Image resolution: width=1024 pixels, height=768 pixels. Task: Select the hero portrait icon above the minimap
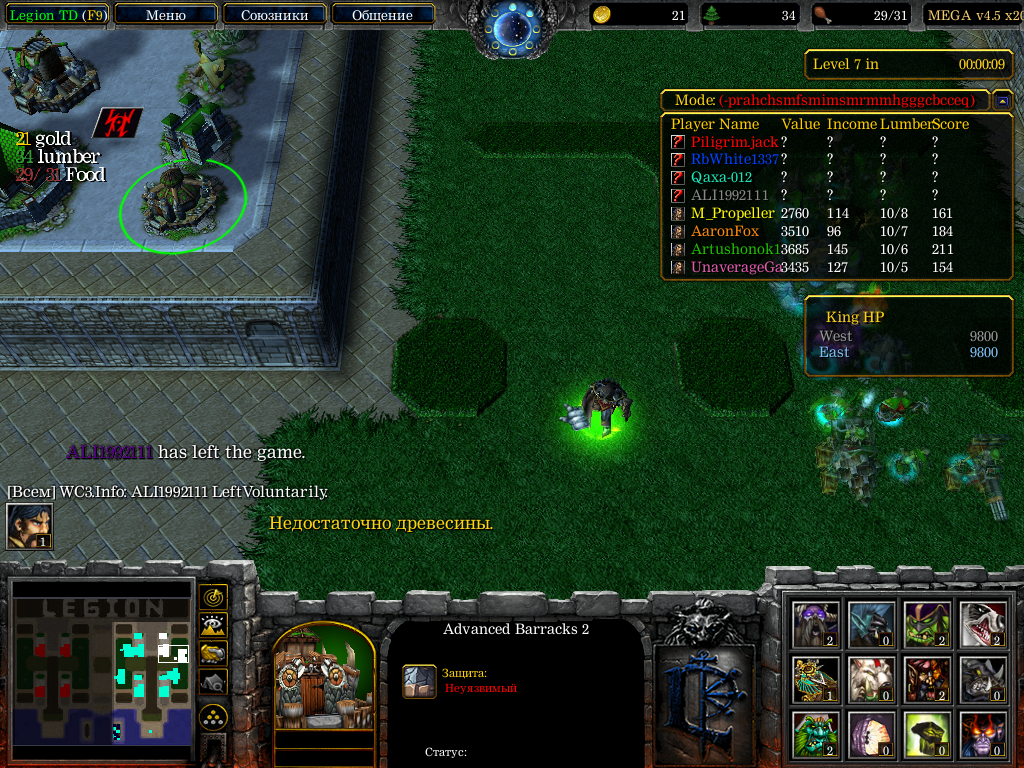click(x=29, y=526)
